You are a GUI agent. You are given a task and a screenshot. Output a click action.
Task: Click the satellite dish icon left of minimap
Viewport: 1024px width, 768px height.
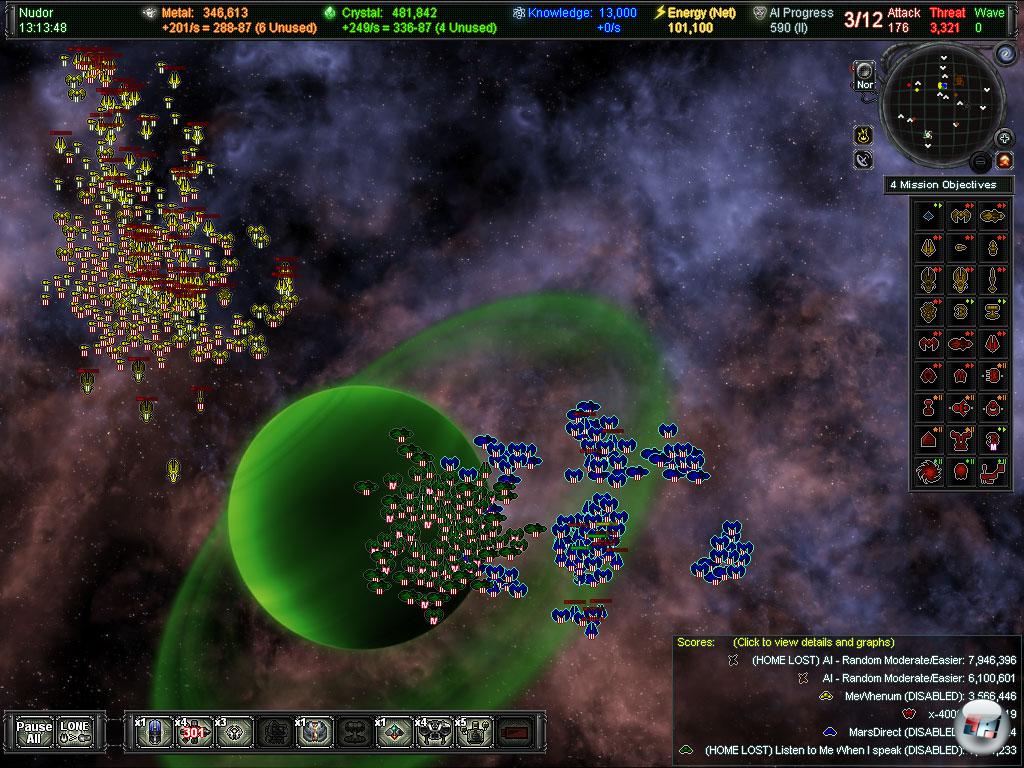pos(864,160)
